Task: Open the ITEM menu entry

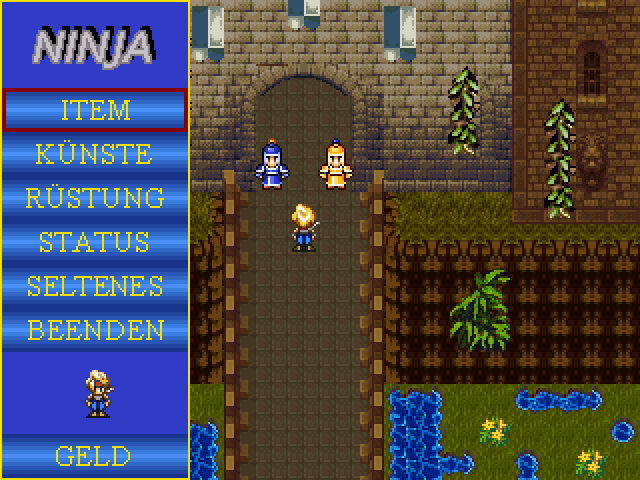Action: coord(95,110)
